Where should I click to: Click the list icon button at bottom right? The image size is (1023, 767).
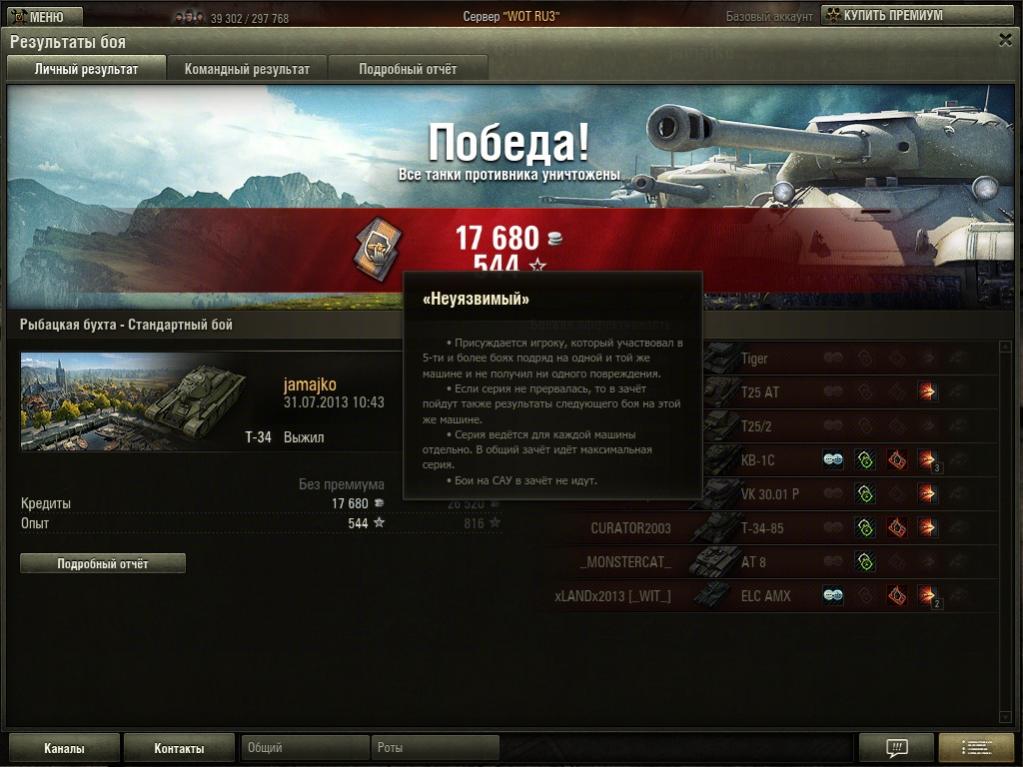pyautogui.click(x=975, y=748)
